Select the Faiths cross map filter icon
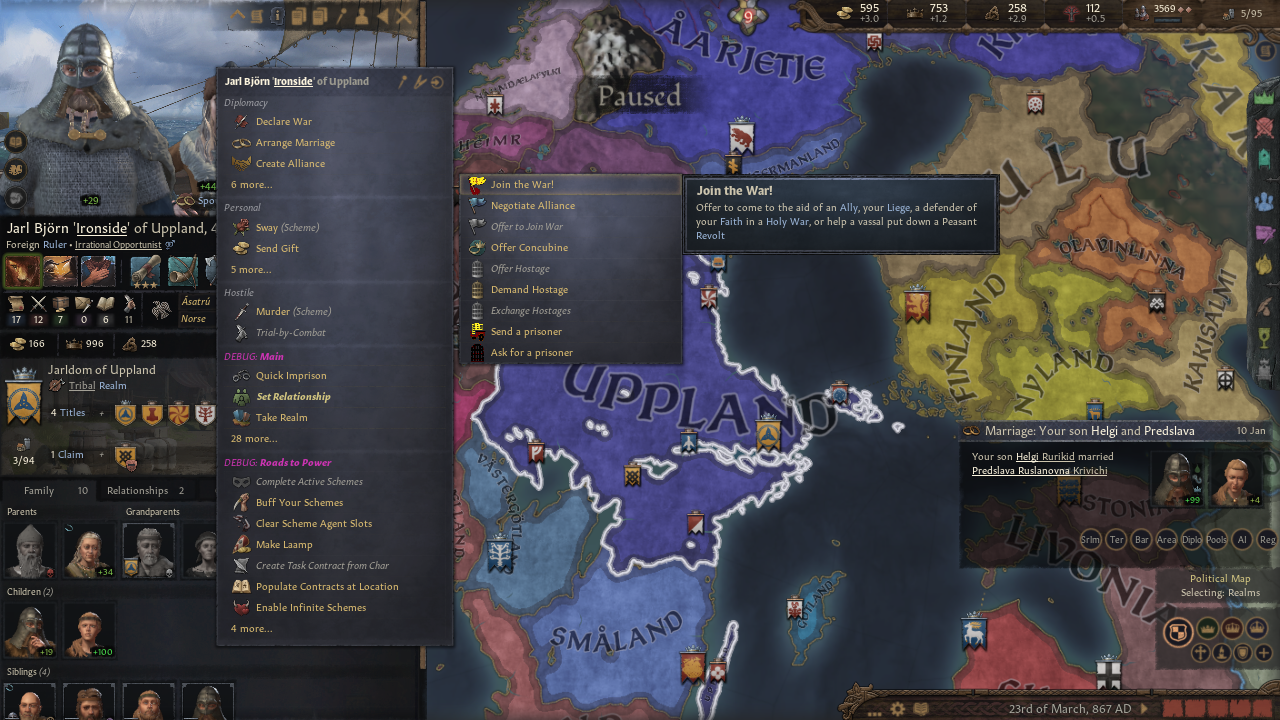The height and width of the screenshot is (720, 1280). [1201, 653]
